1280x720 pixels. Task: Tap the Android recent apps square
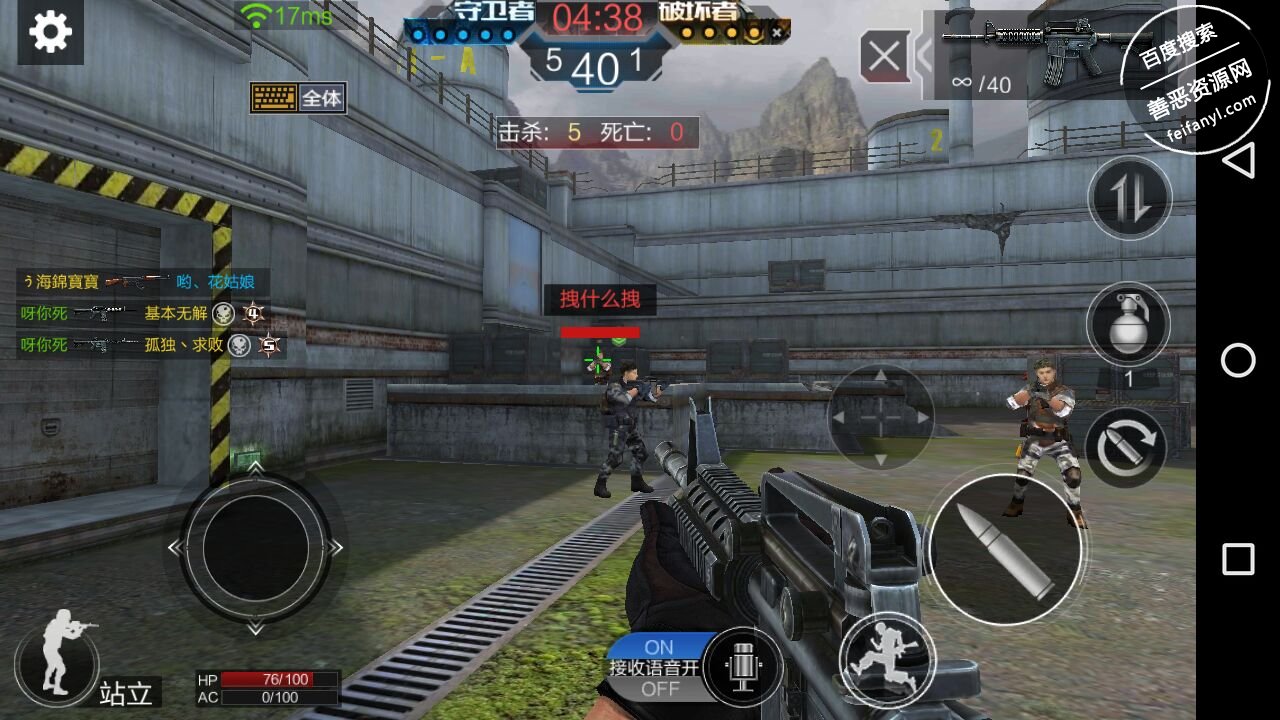1238,560
